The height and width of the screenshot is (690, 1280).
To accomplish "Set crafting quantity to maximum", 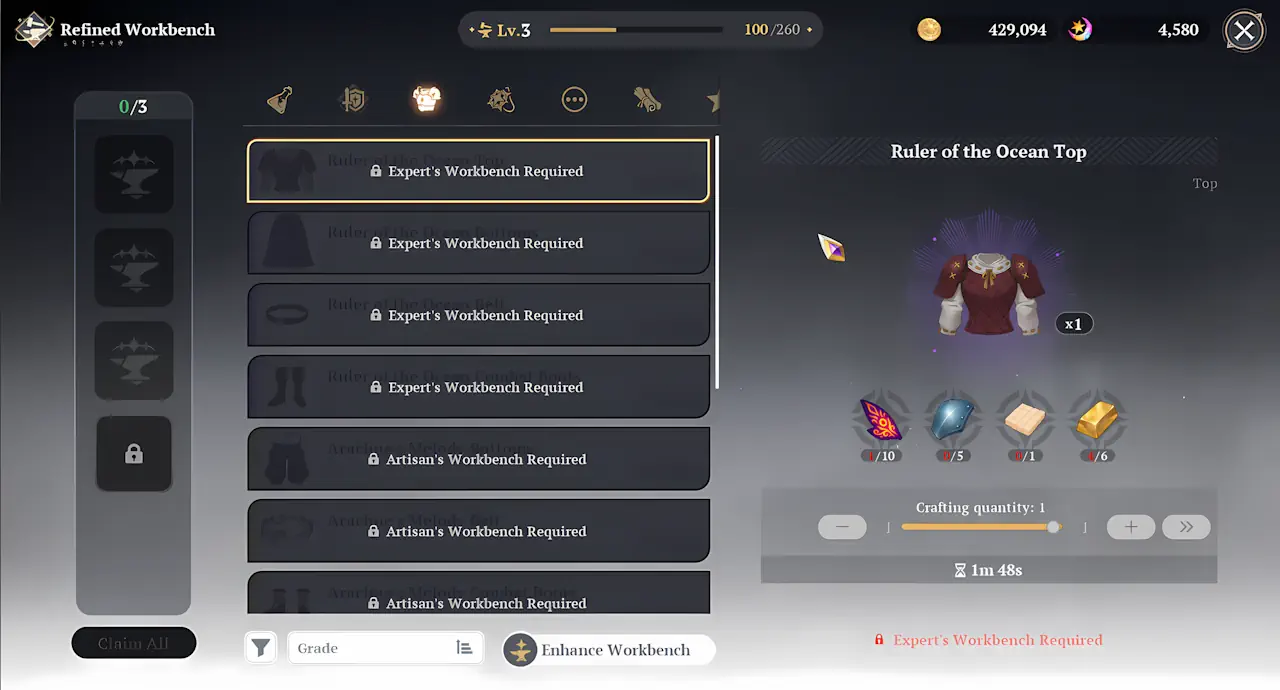I will pyautogui.click(x=1186, y=527).
